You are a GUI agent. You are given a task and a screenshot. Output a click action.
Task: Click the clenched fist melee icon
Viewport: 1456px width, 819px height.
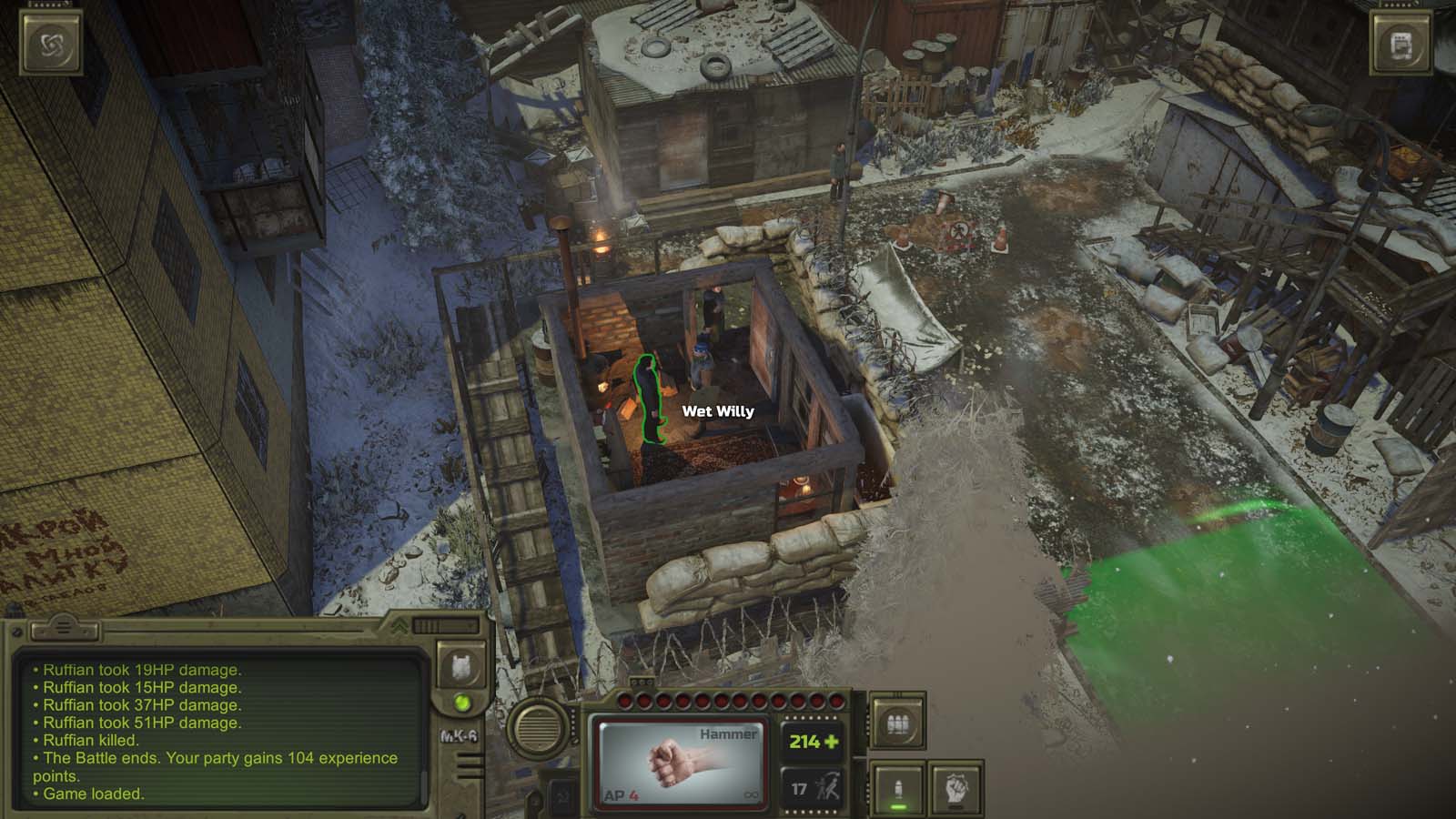[x=956, y=786]
